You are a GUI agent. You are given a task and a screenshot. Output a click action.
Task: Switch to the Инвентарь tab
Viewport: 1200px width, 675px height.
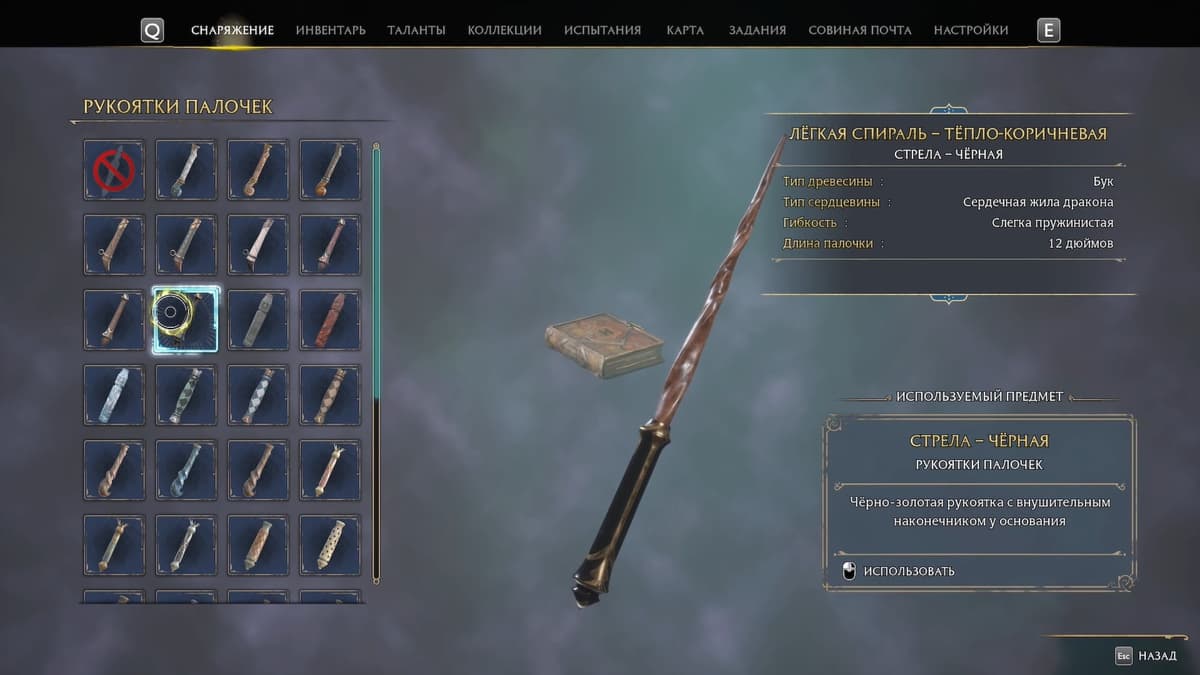330,30
